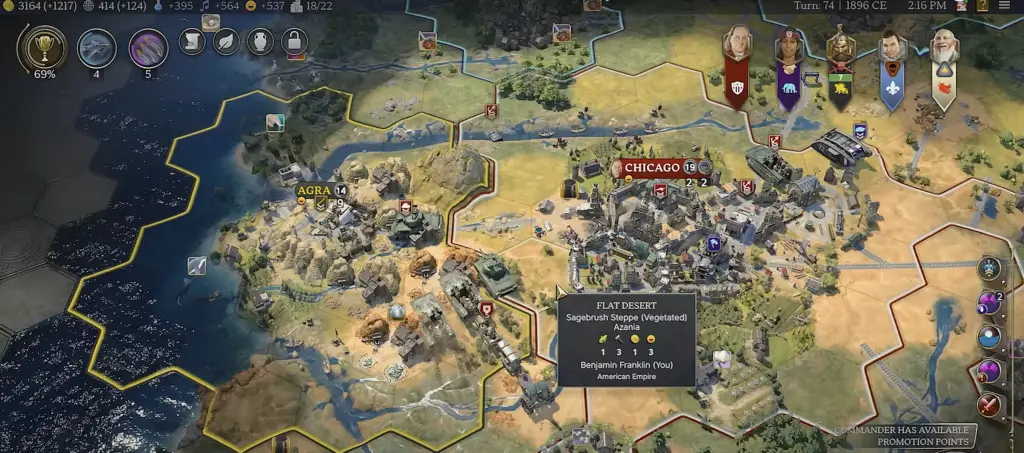Select the Agra city banner
This screenshot has height=453, width=1024.
click(314, 190)
